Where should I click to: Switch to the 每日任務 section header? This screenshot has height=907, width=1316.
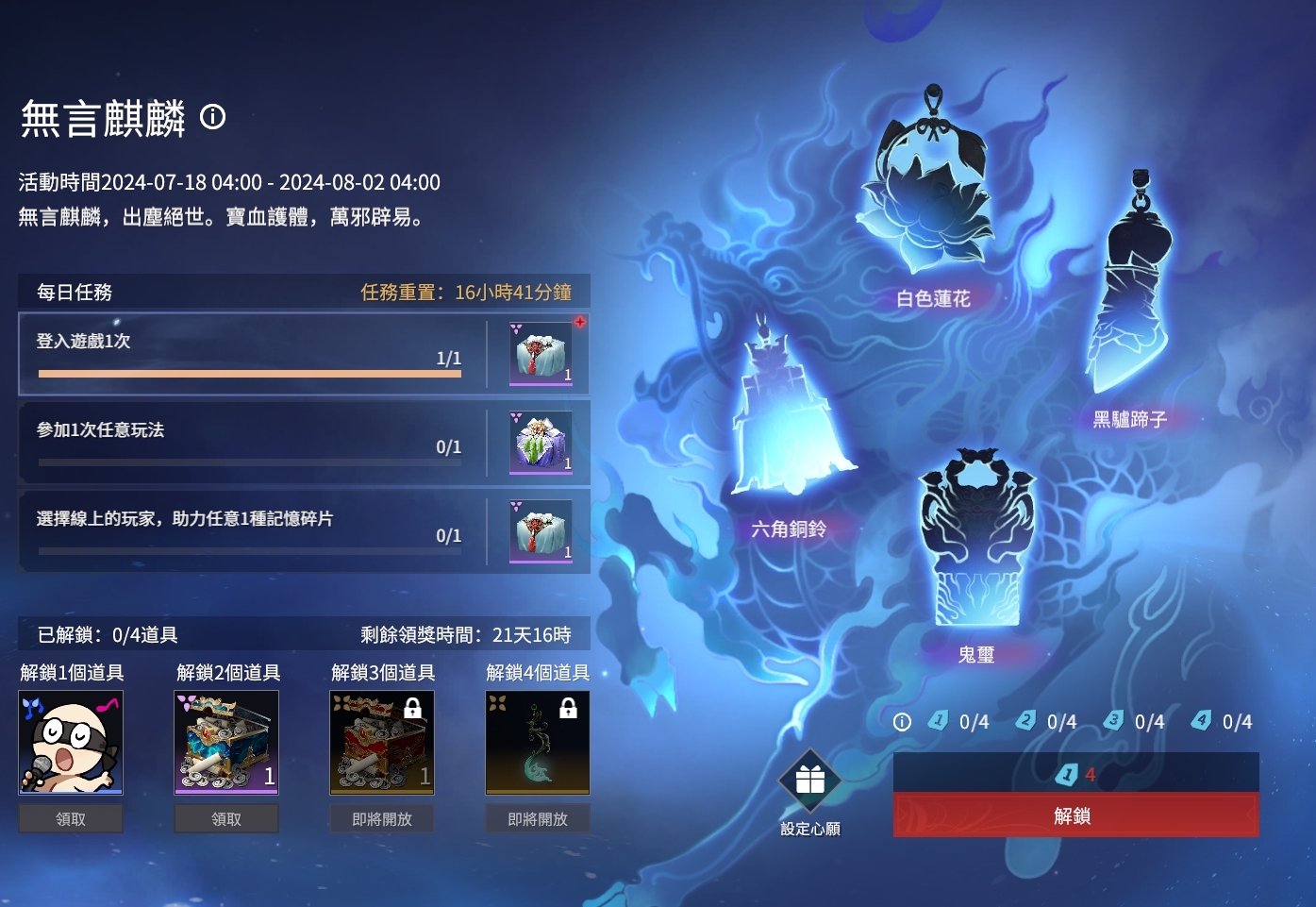tap(72, 292)
